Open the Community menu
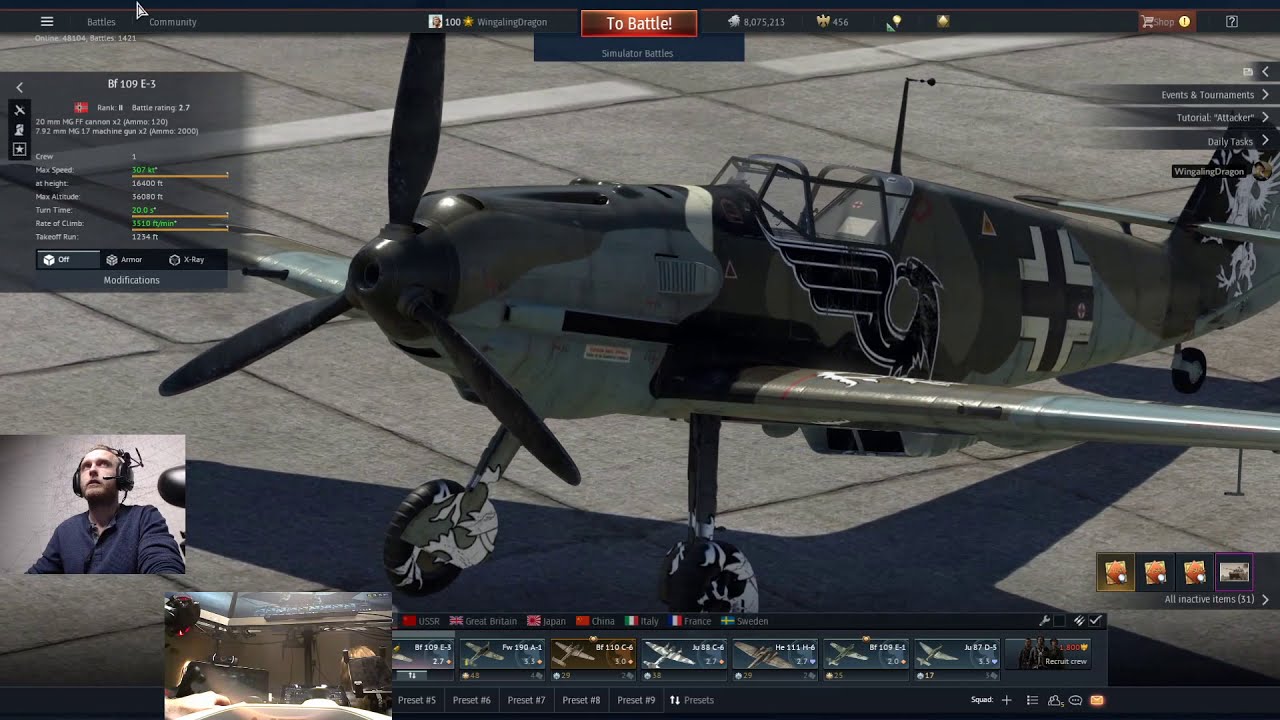 (x=172, y=22)
